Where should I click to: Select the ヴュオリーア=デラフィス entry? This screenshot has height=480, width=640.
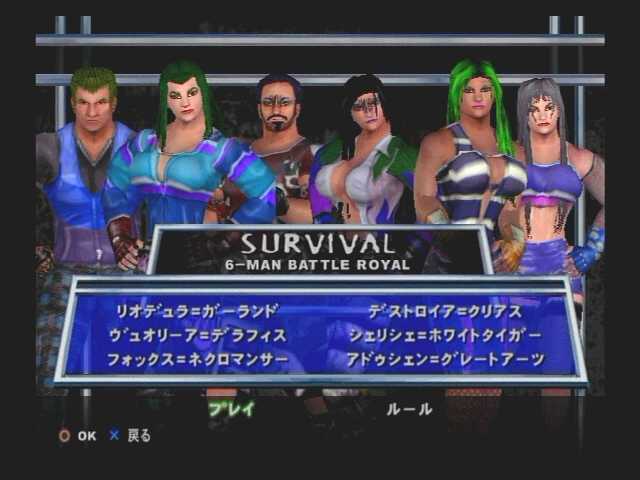pos(201,333)
